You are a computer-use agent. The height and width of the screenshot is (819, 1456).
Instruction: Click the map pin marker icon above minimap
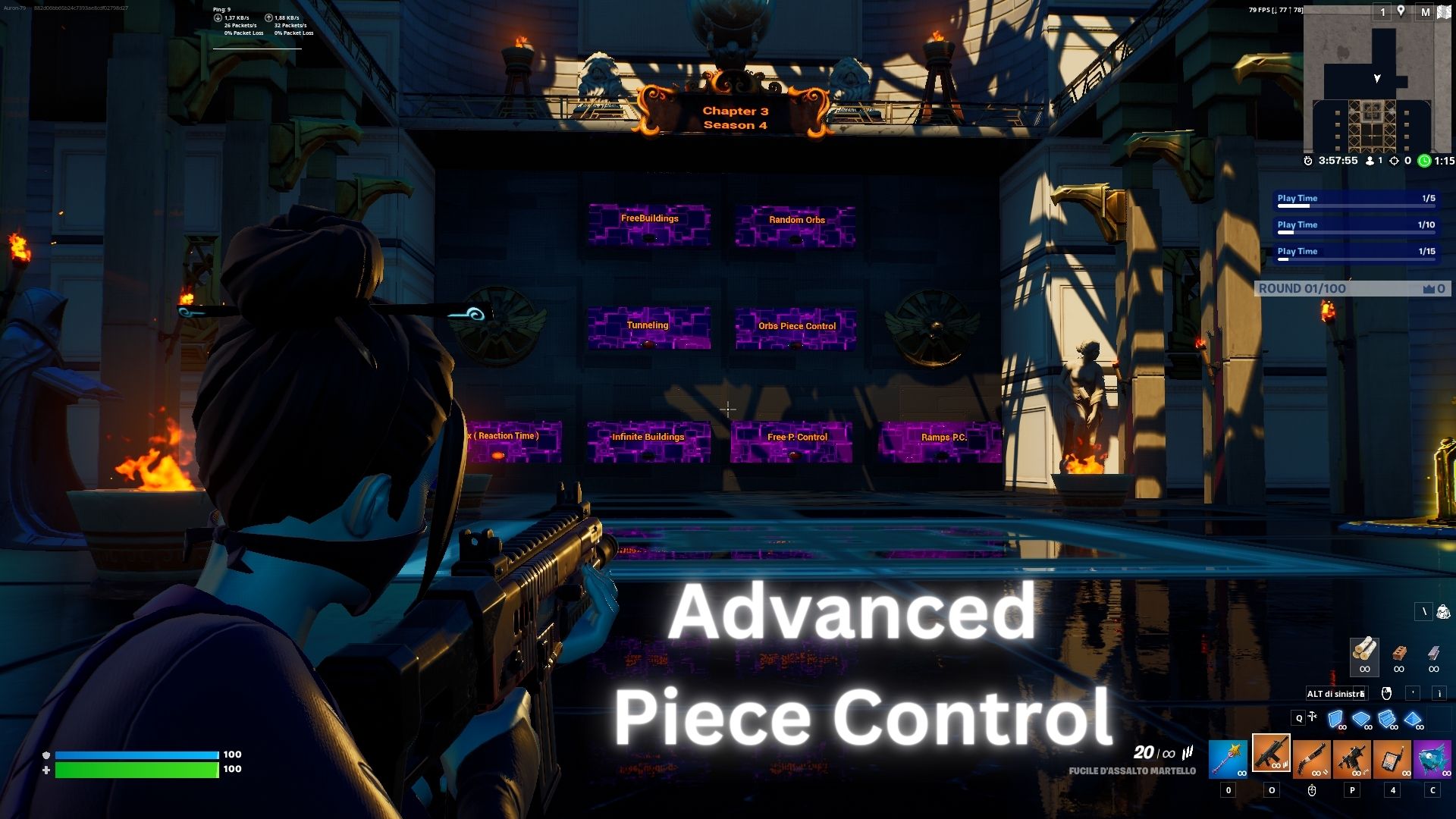point(1401,12)
